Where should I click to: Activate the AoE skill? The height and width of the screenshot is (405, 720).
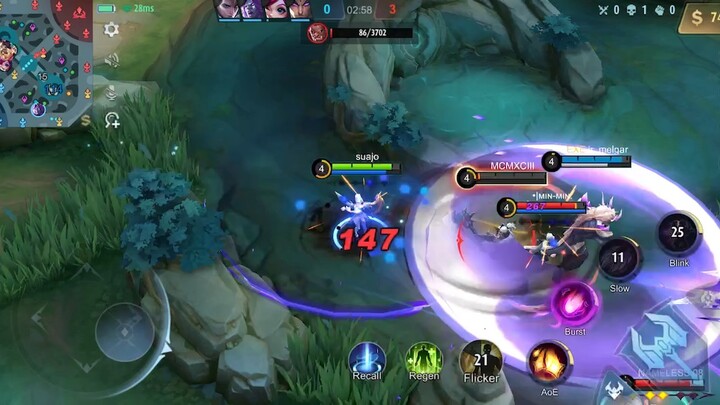(x=548, y=361)
